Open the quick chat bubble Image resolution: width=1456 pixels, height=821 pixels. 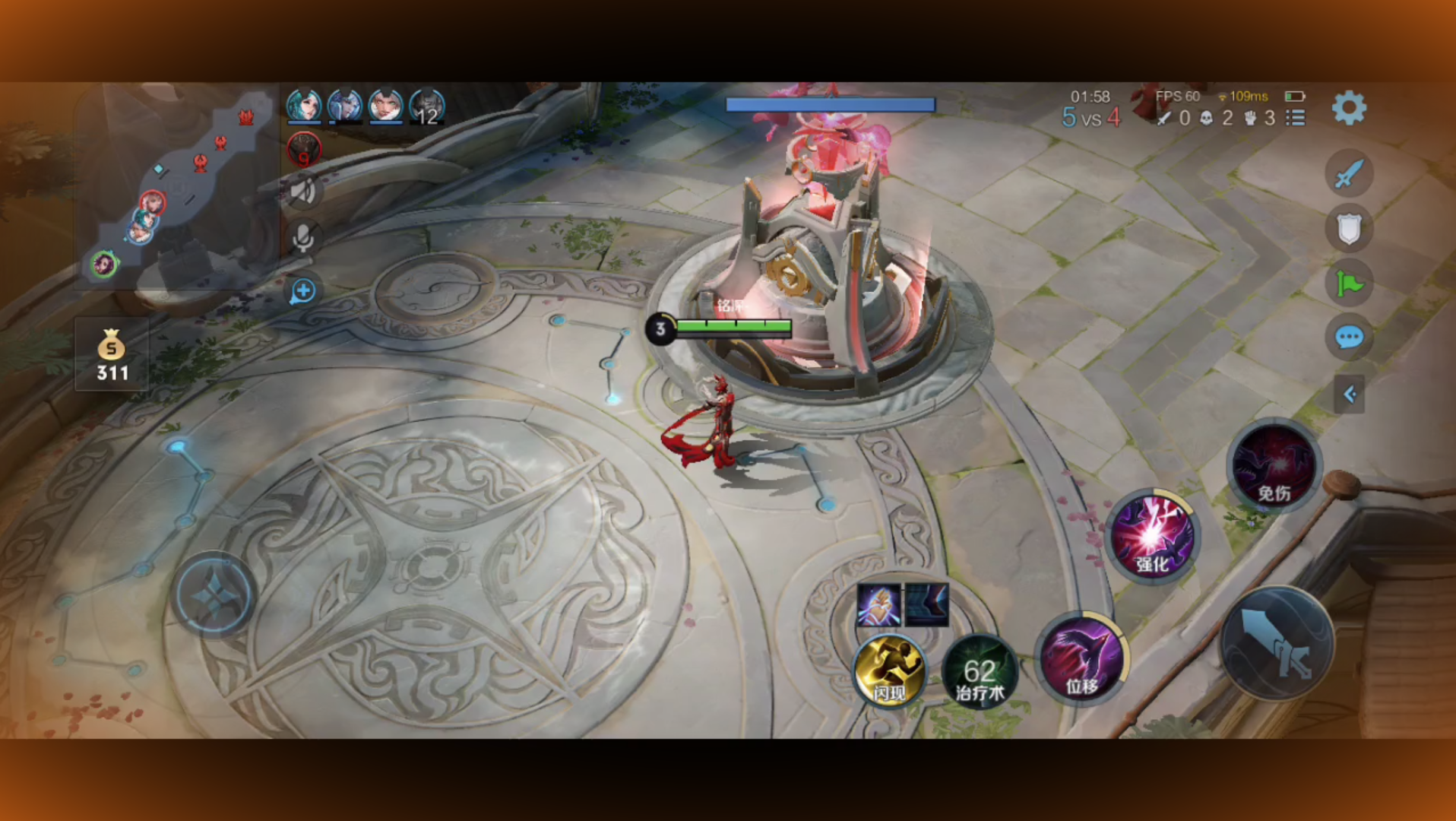pos(1349,337)
